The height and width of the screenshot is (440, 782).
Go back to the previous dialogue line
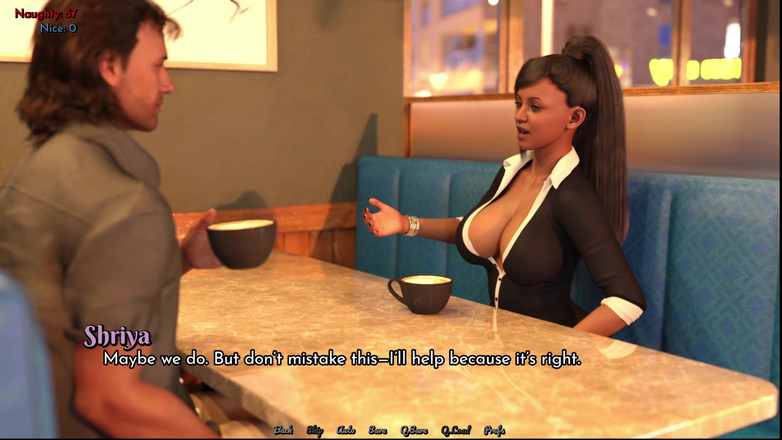click(x=283, y=430)
